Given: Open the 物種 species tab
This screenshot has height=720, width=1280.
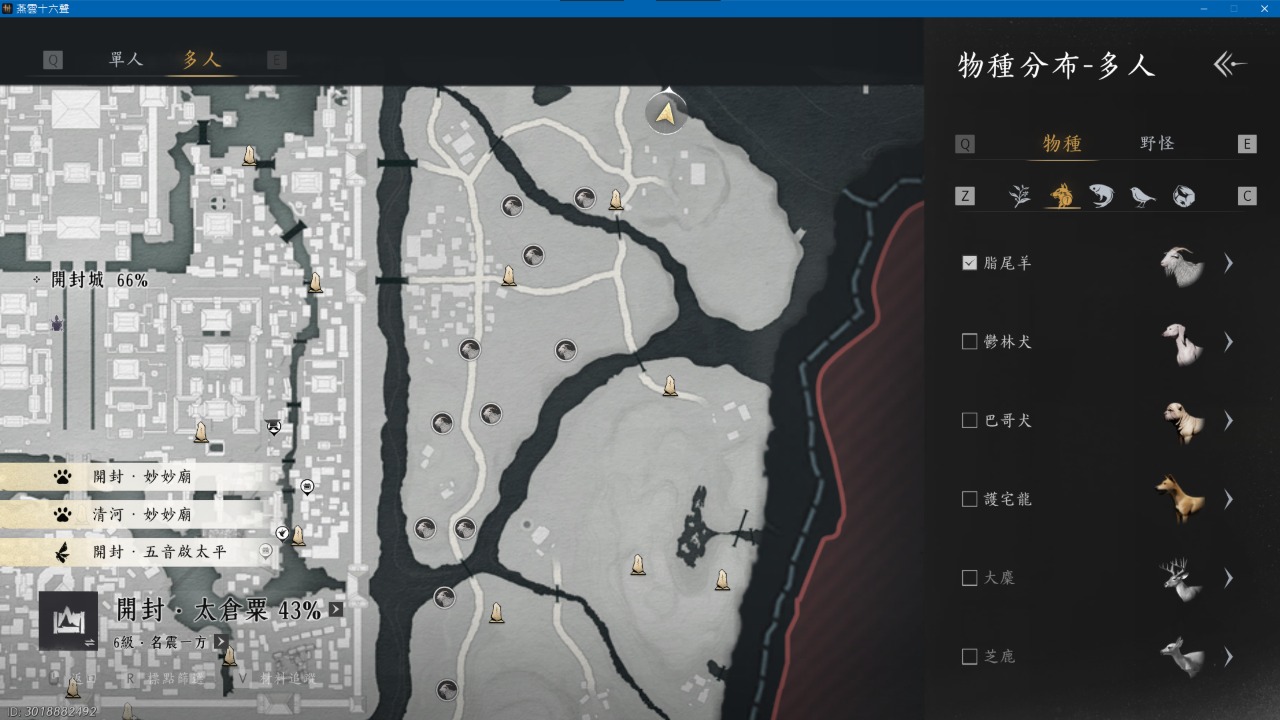Looking at the screenshot, I should tap(1062, 143).
